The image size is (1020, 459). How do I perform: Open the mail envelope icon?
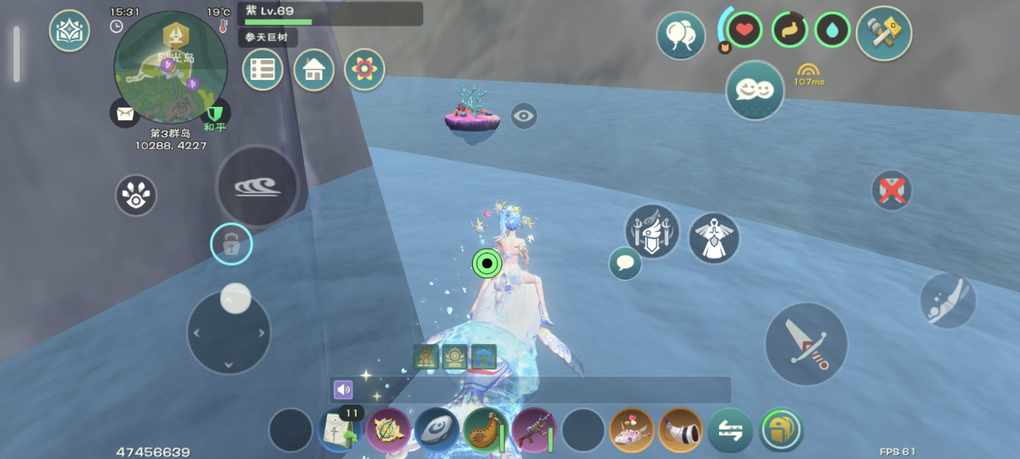click(x=125, y=114)
